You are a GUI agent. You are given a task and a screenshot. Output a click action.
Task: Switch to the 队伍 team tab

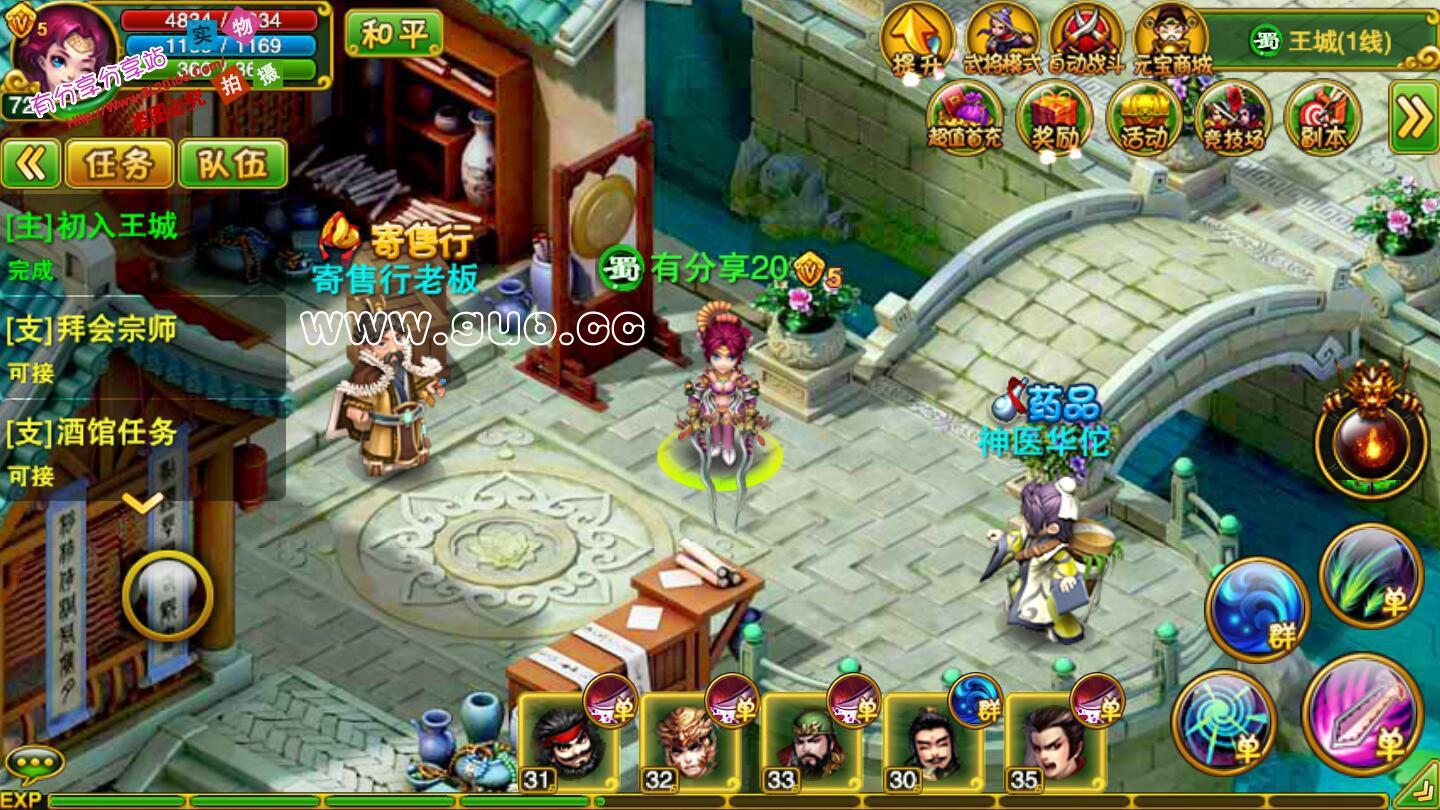[232, 164]
